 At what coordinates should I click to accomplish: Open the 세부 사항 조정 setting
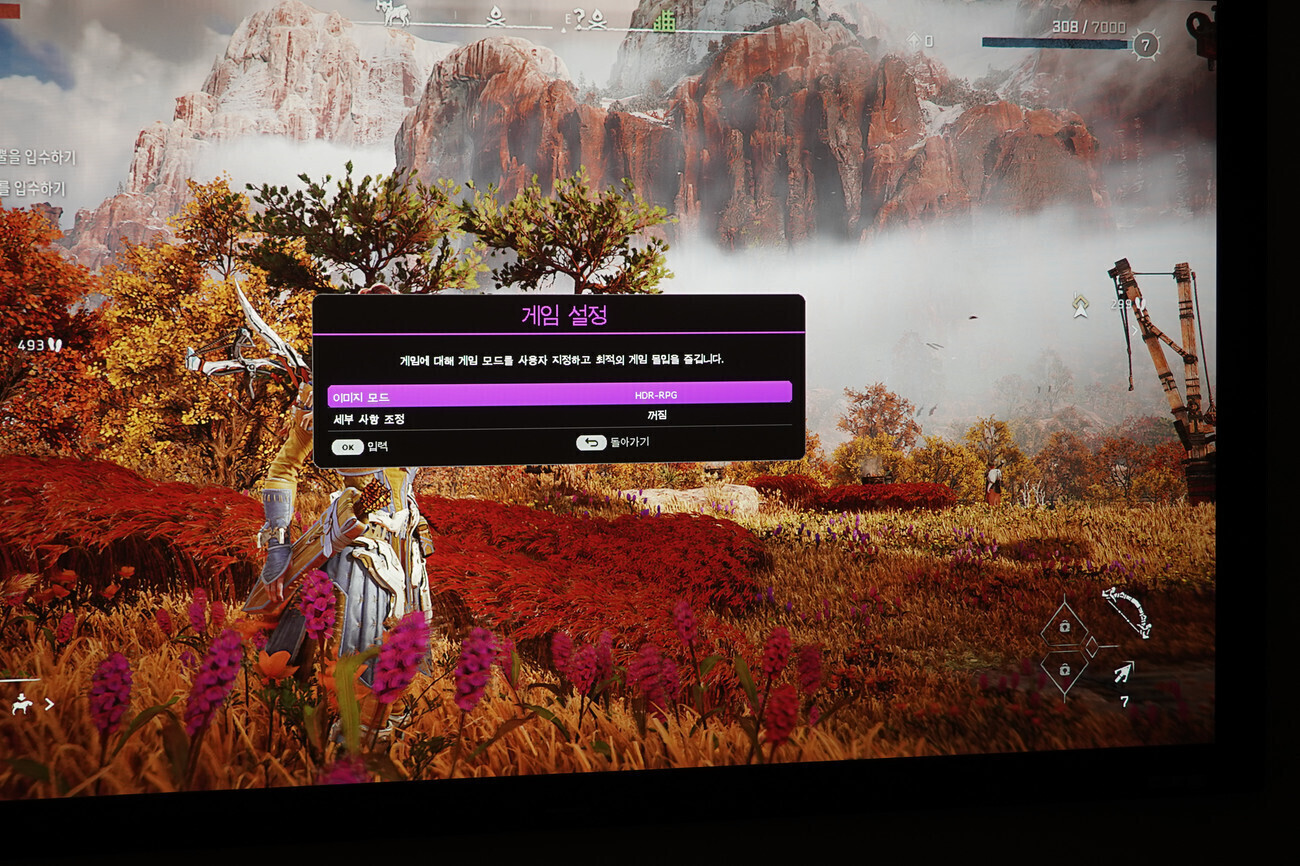click(x=559, y=417)
